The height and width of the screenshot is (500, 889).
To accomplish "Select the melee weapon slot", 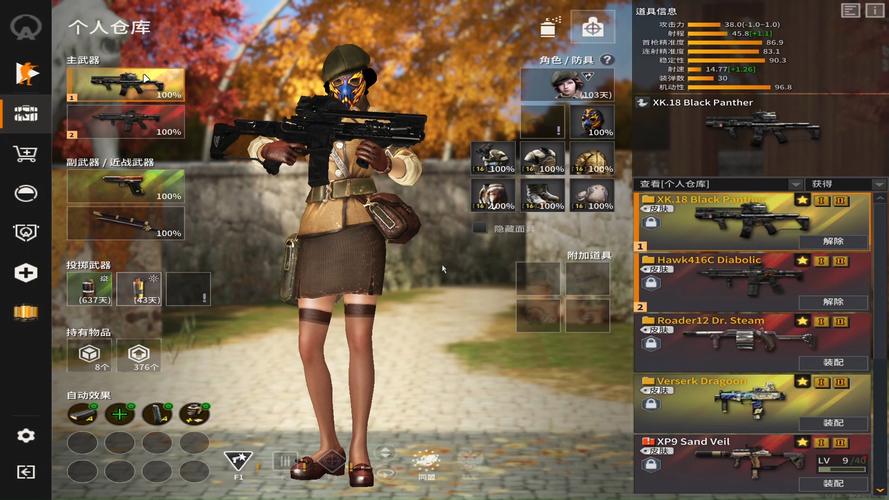I will point(125,222).
